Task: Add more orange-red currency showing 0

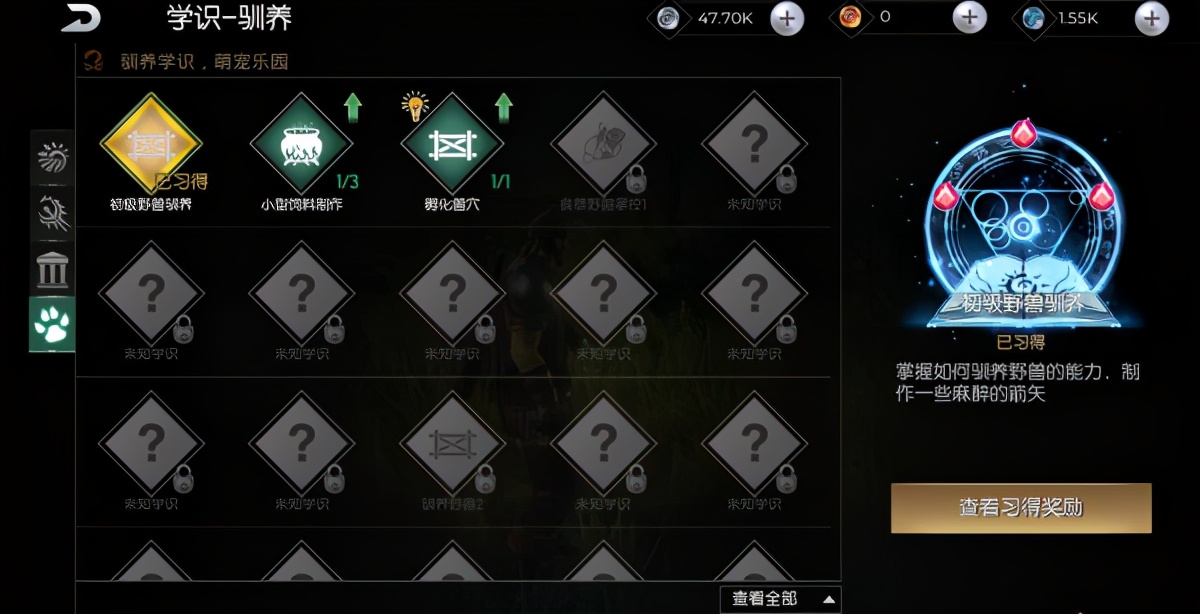Action: [968, 18]
